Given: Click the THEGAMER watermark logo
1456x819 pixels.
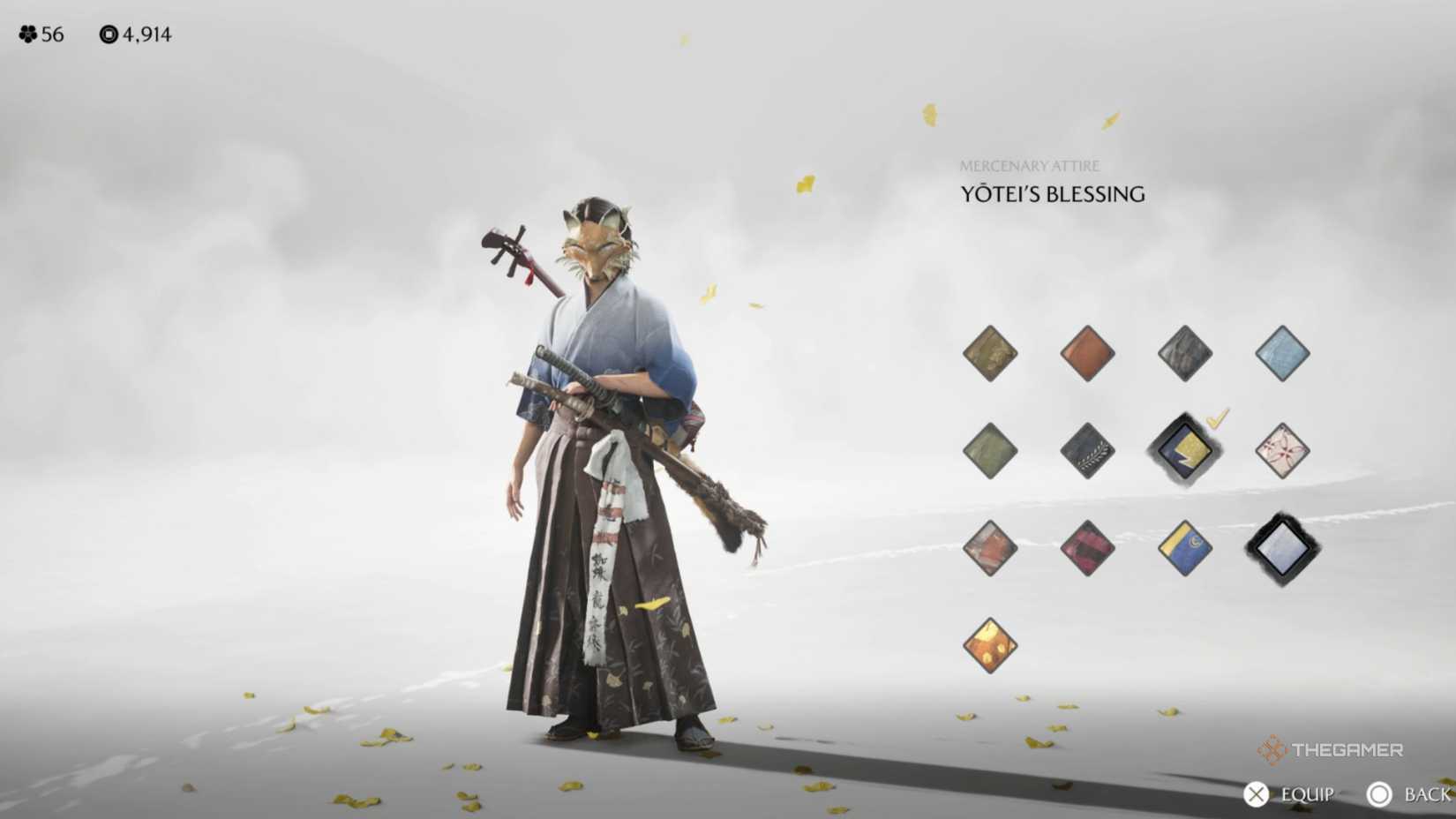Looking at the screenshot, I should point(1331,751).
